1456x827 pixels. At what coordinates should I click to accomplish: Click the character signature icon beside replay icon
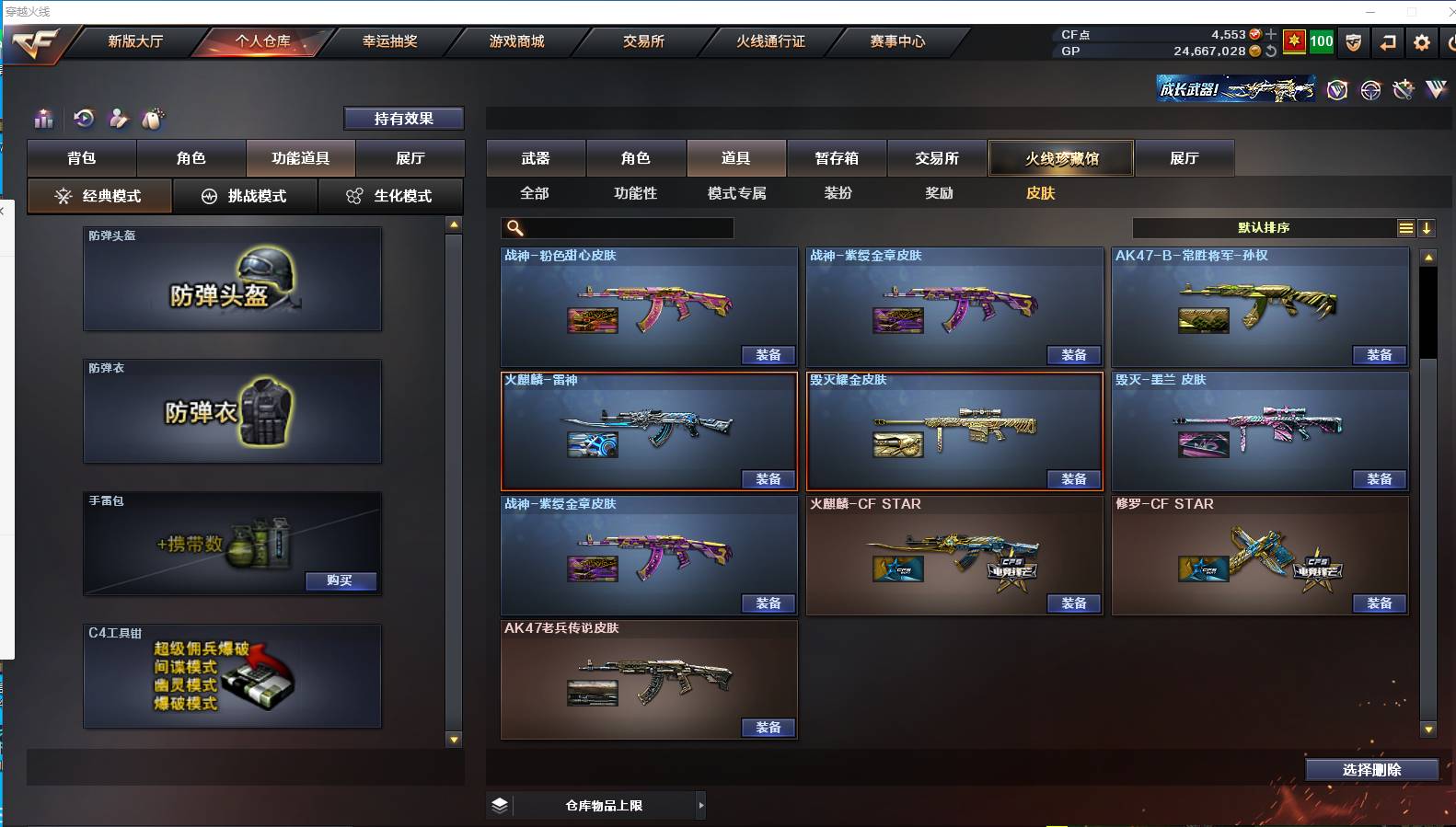point(118,119)
